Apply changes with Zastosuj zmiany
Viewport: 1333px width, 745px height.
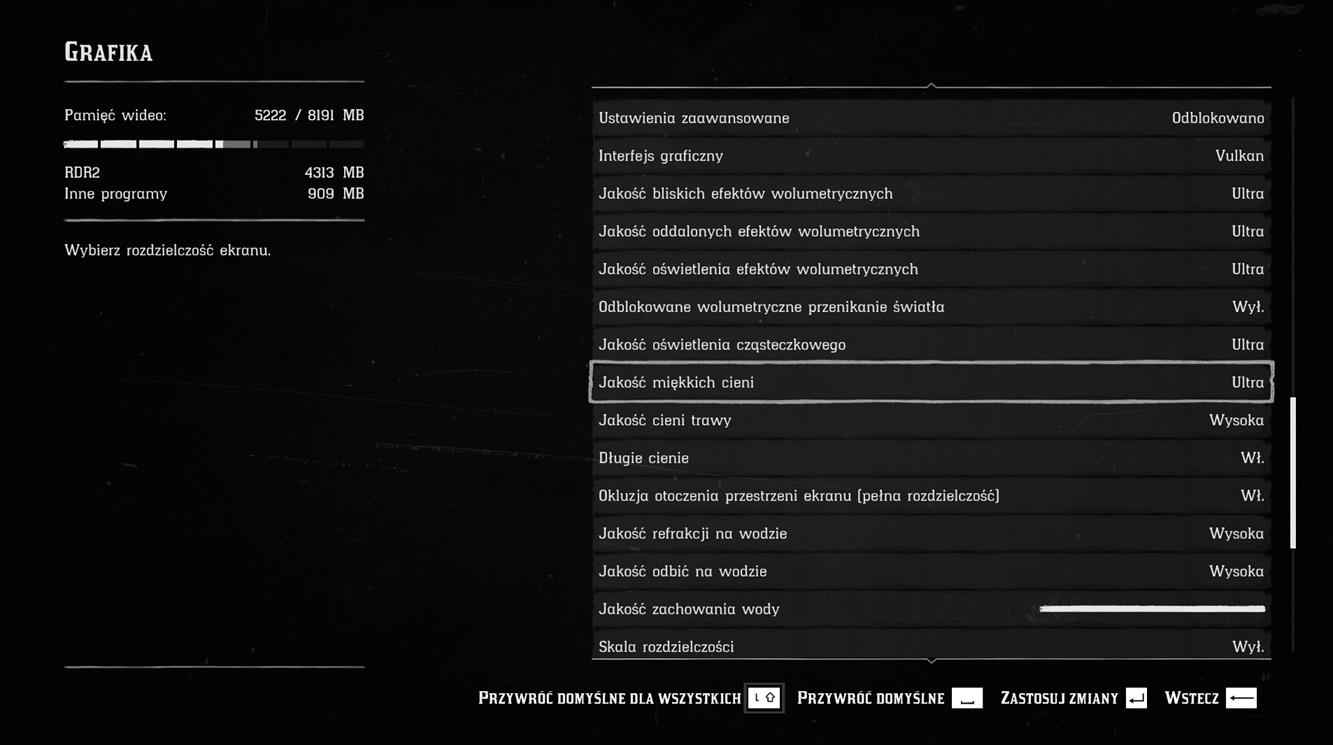1073,698
